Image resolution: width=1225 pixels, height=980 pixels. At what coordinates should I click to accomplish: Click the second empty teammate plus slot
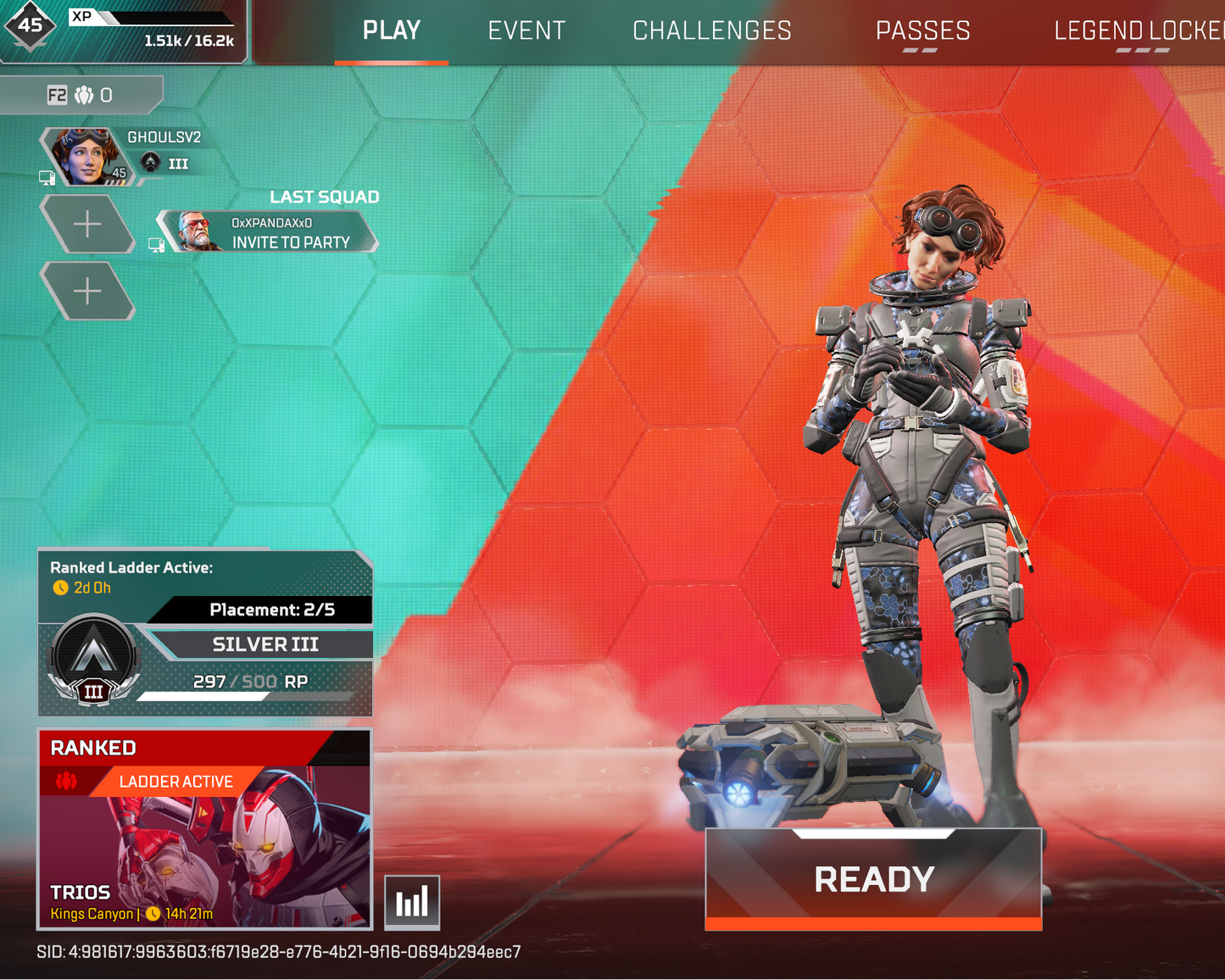coord(87,290)
